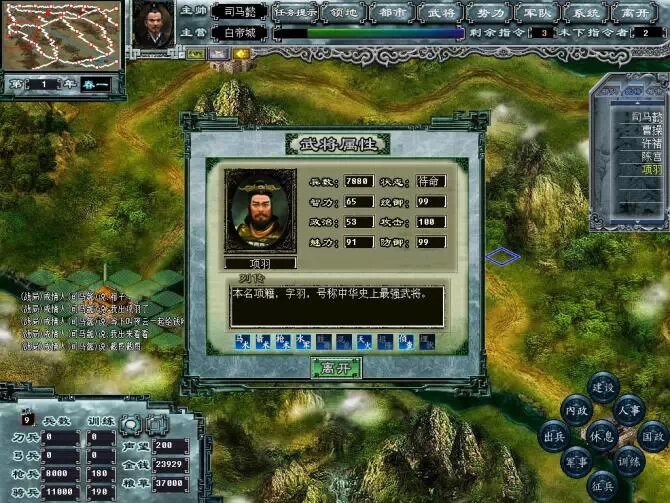Choose the 休息 rest command
670x503 pixels.
tap(601, 436)
